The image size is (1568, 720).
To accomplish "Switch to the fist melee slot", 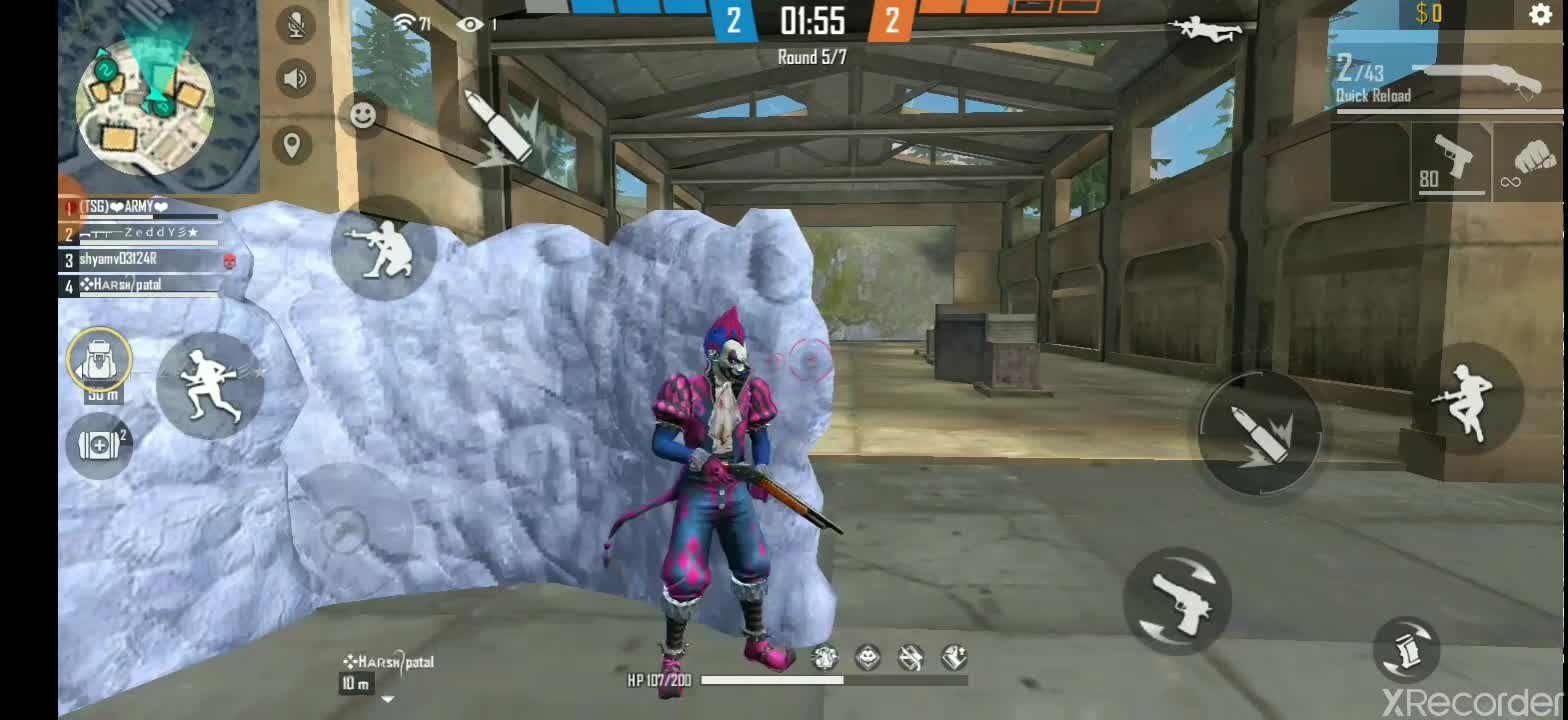I will click(1530, 160).
